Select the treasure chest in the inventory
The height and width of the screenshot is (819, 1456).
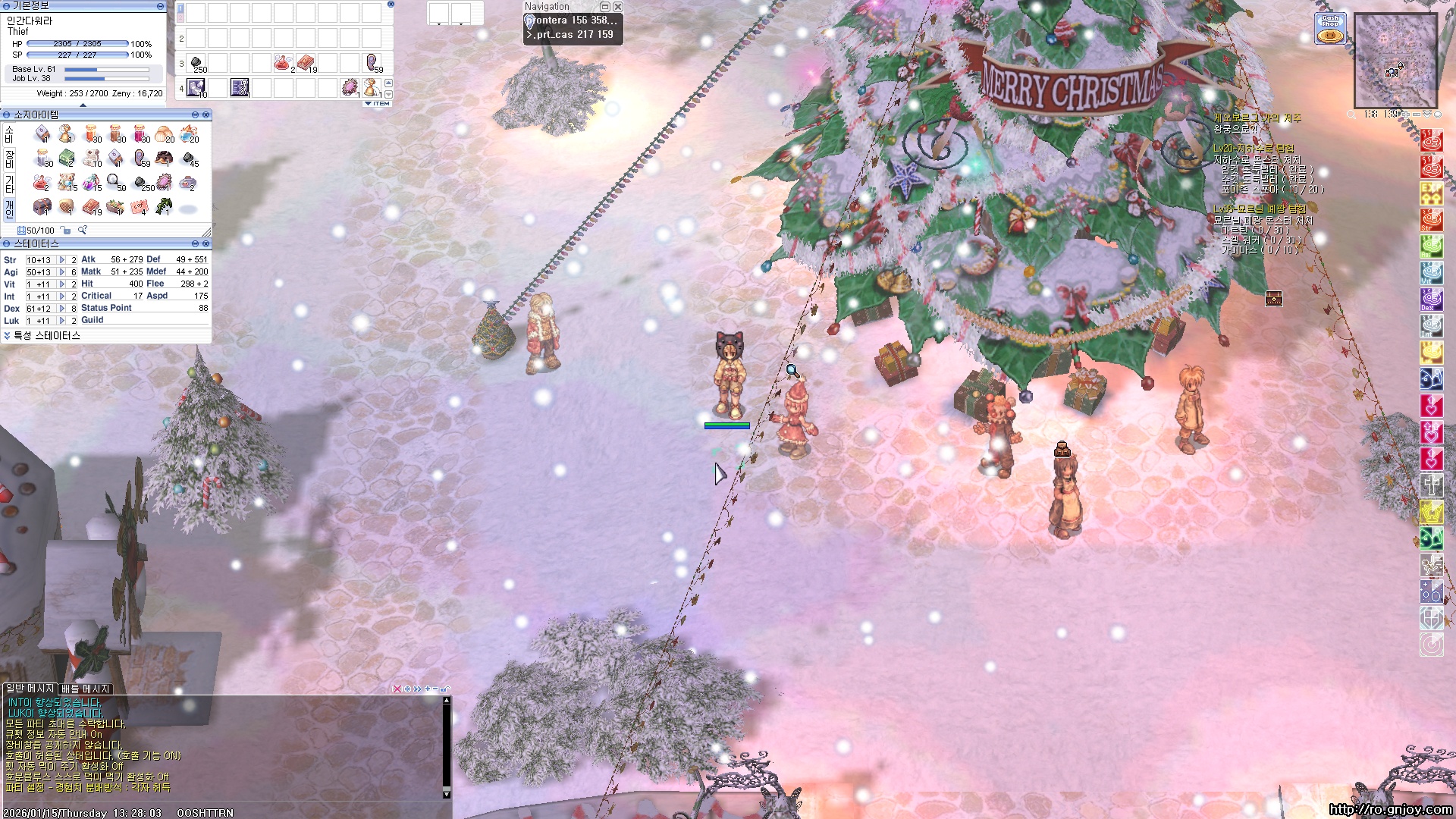42,206
